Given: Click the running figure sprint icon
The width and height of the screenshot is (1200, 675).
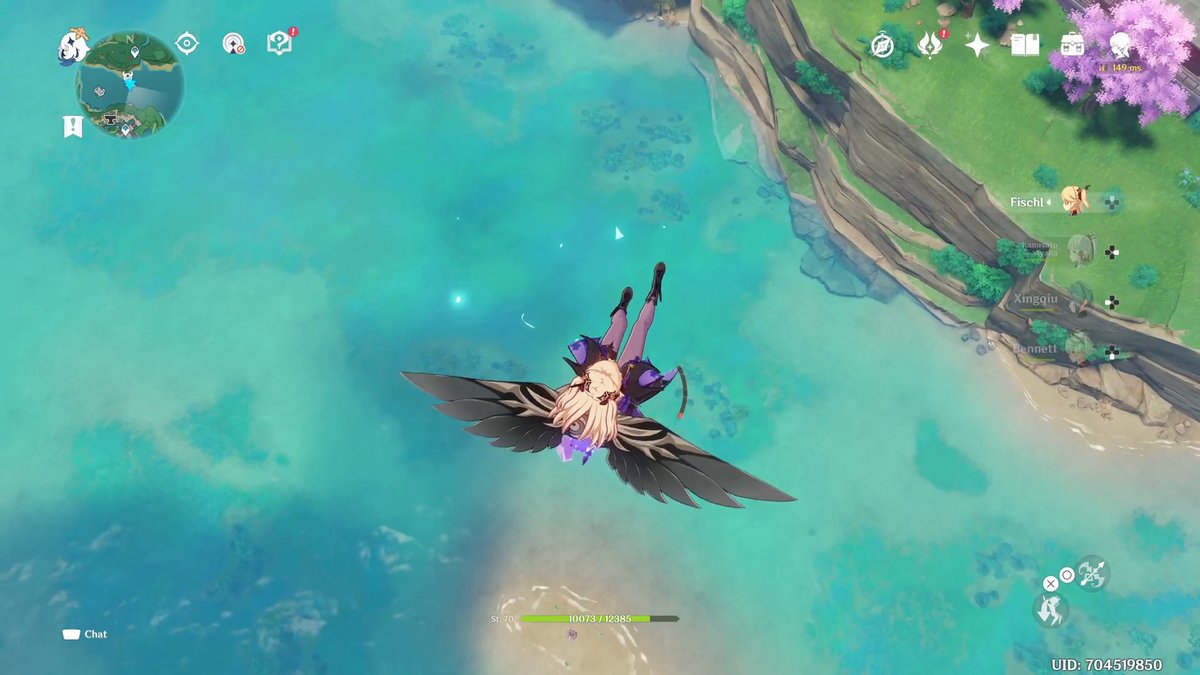Looking at the screenshot, I should (1050, 610).
